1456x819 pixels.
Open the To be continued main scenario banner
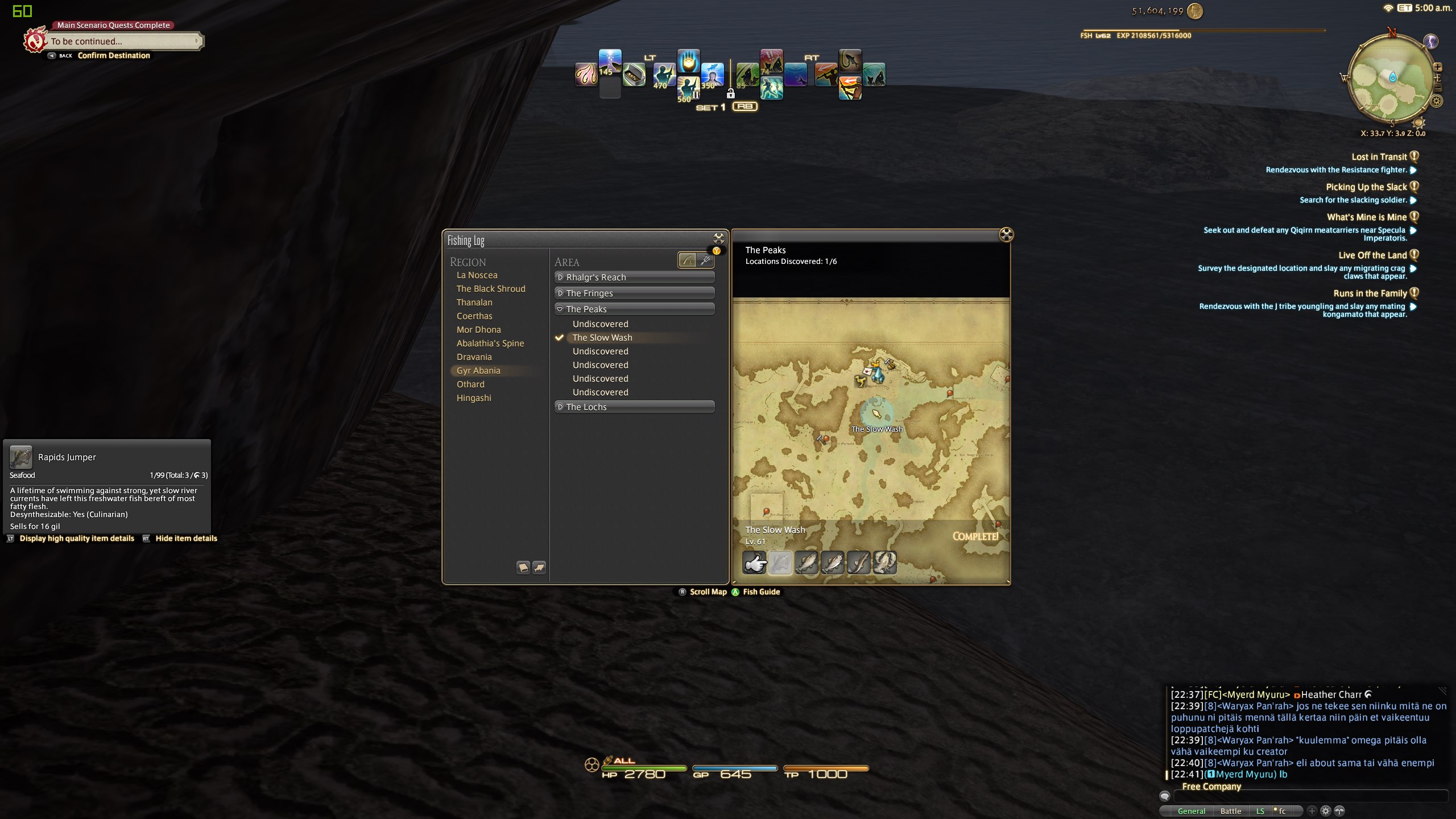tap(122, 41)
